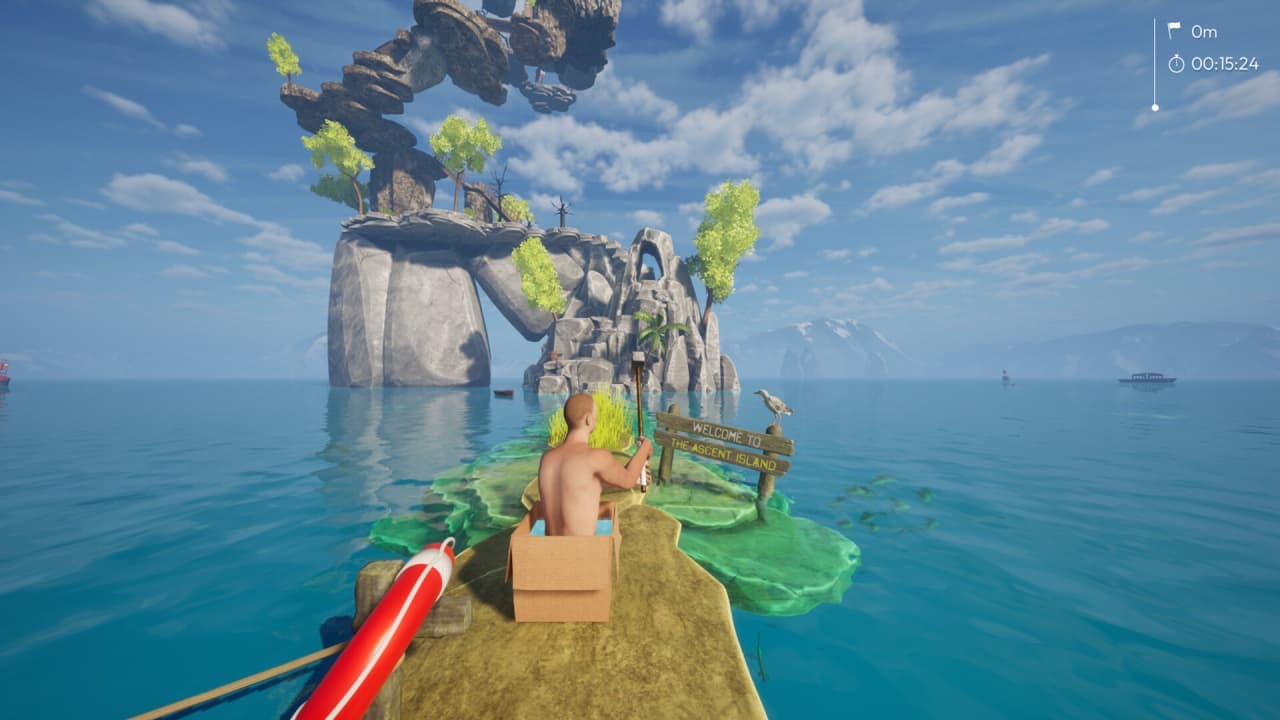Image resolution: width=1280 pixels, height=720 pixels.
Task: Select the vertical progress line in the HUD
Action: (1157, 60)
